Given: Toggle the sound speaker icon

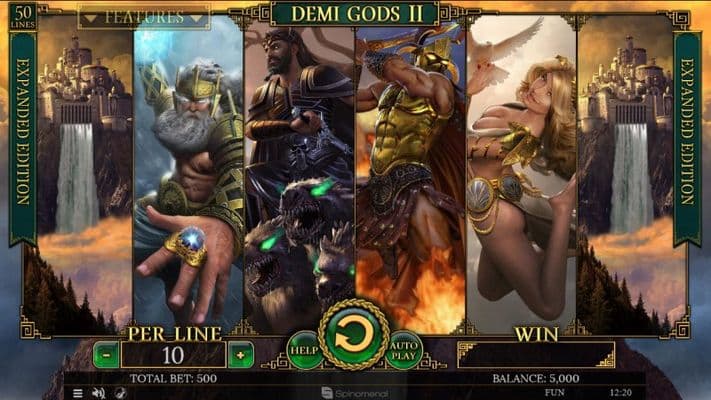Looking at the screenshot, I should [98, 393].
